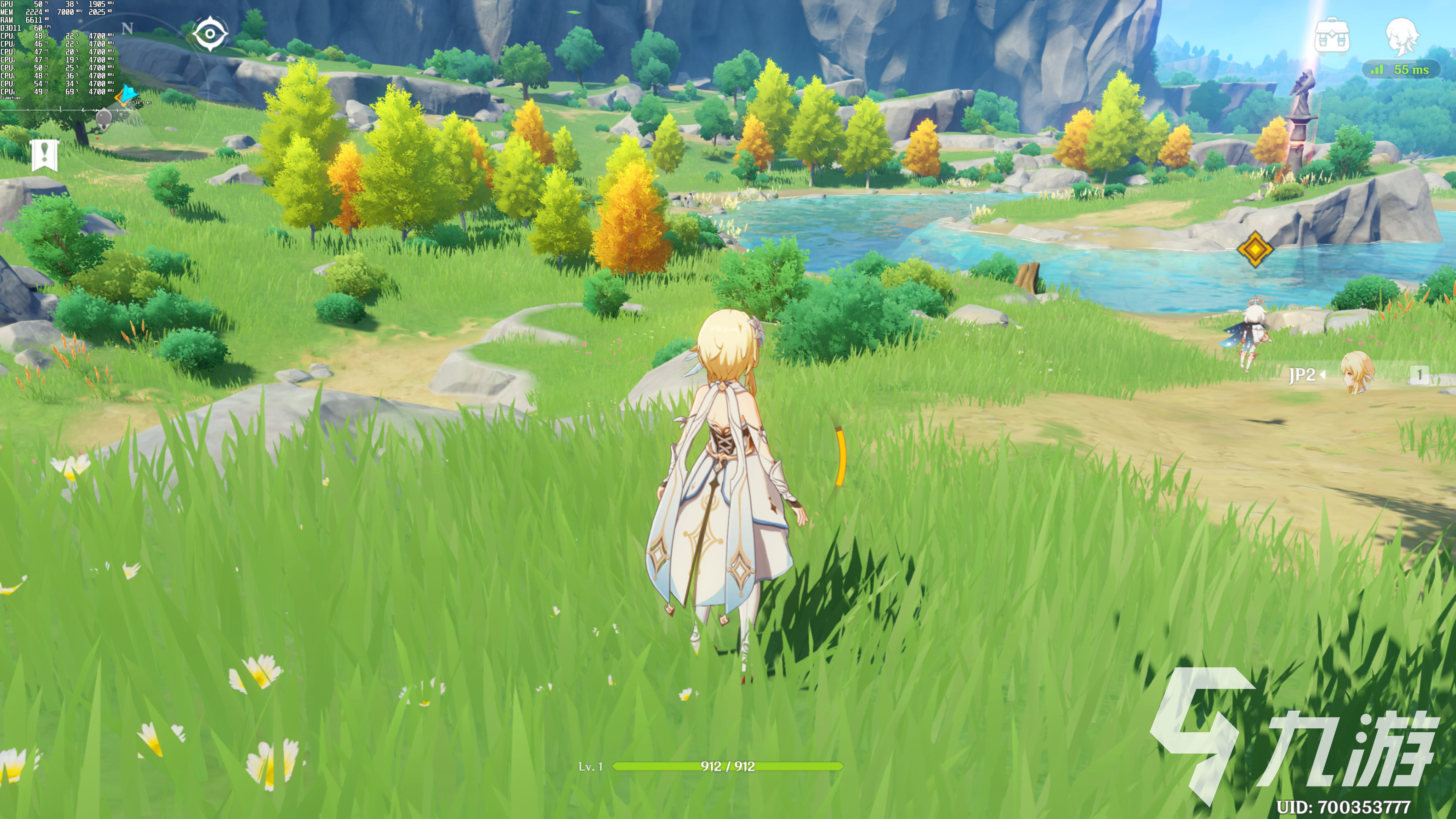The width and height of the screenshot is (1456, 819).
Task: Open the character screen via the head icon
Action: (1402, 36)
